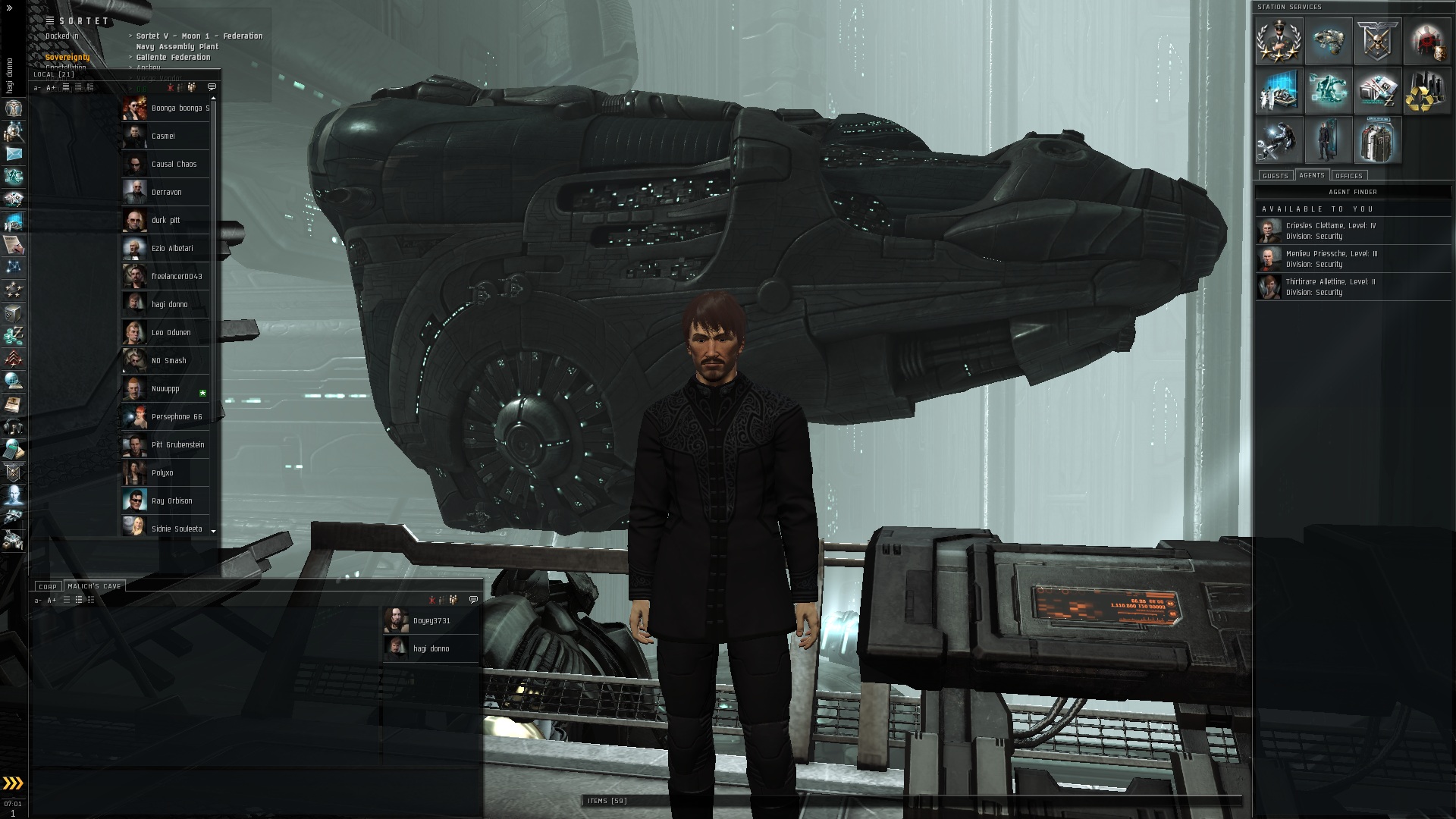Viewport: 1456px width, 819px height.
Task: Open the Items hangar bar
Action: (607, 801)
